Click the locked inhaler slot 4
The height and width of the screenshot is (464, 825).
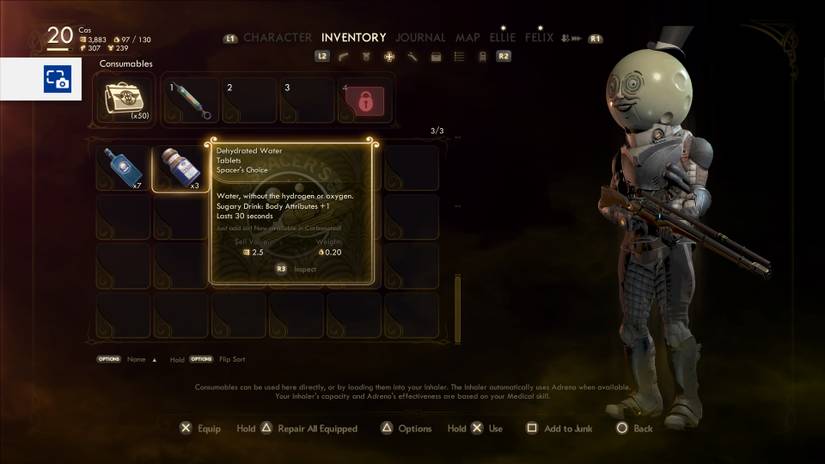click(x=365, y=100)
